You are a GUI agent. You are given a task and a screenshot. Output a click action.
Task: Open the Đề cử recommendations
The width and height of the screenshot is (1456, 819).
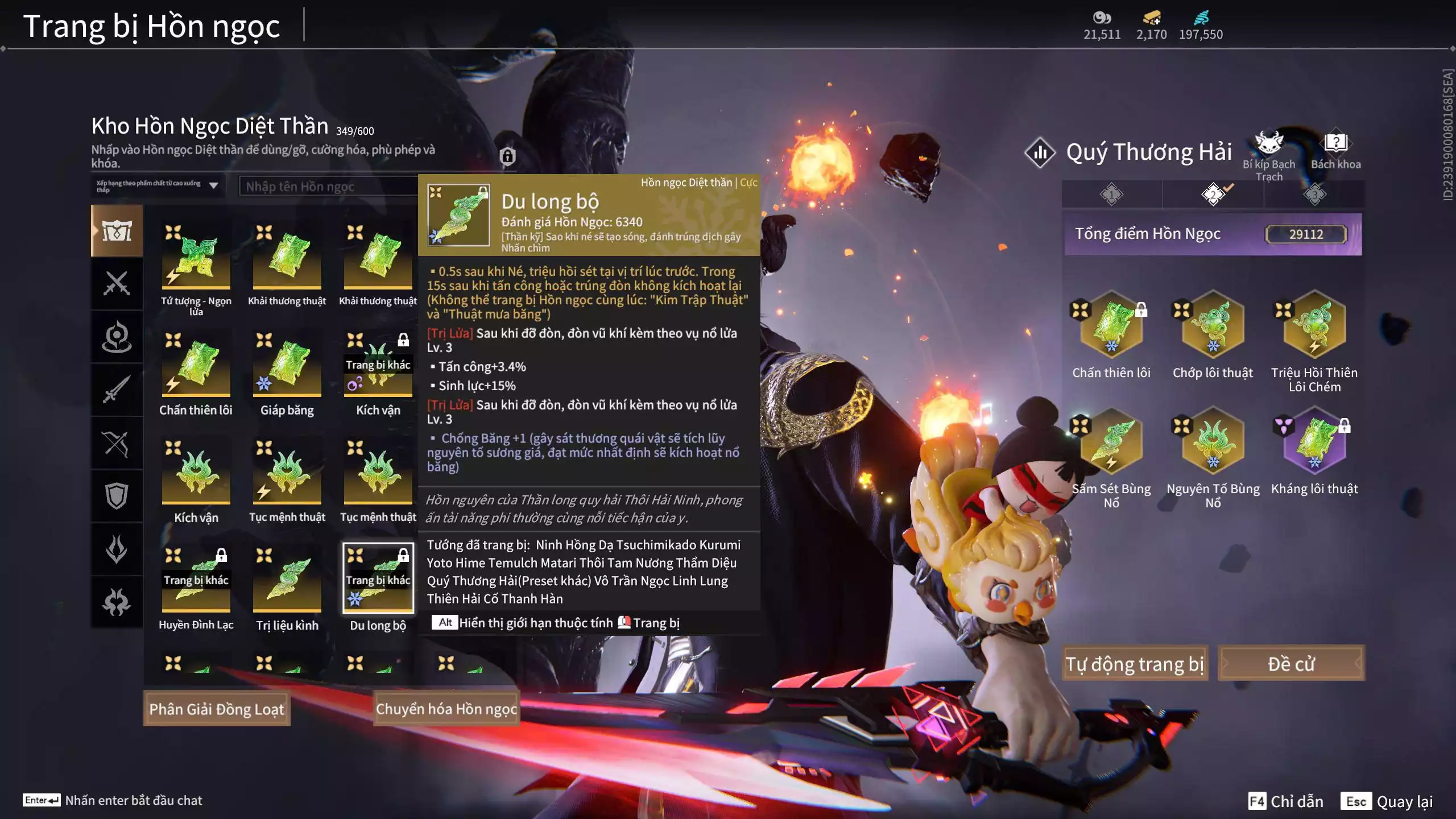tap(1291, 663)
